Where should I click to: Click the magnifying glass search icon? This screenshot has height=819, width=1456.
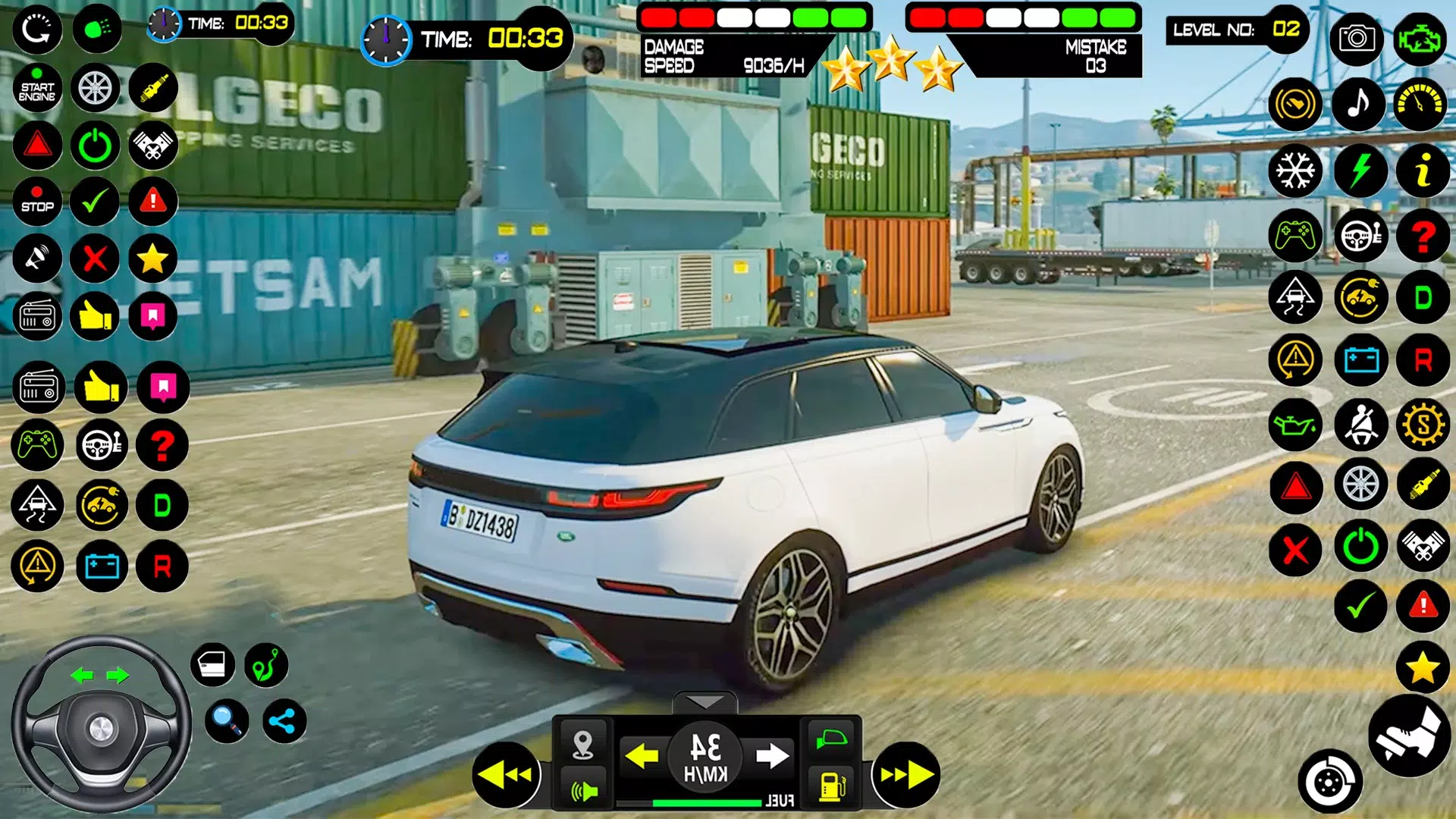(226, 720)
